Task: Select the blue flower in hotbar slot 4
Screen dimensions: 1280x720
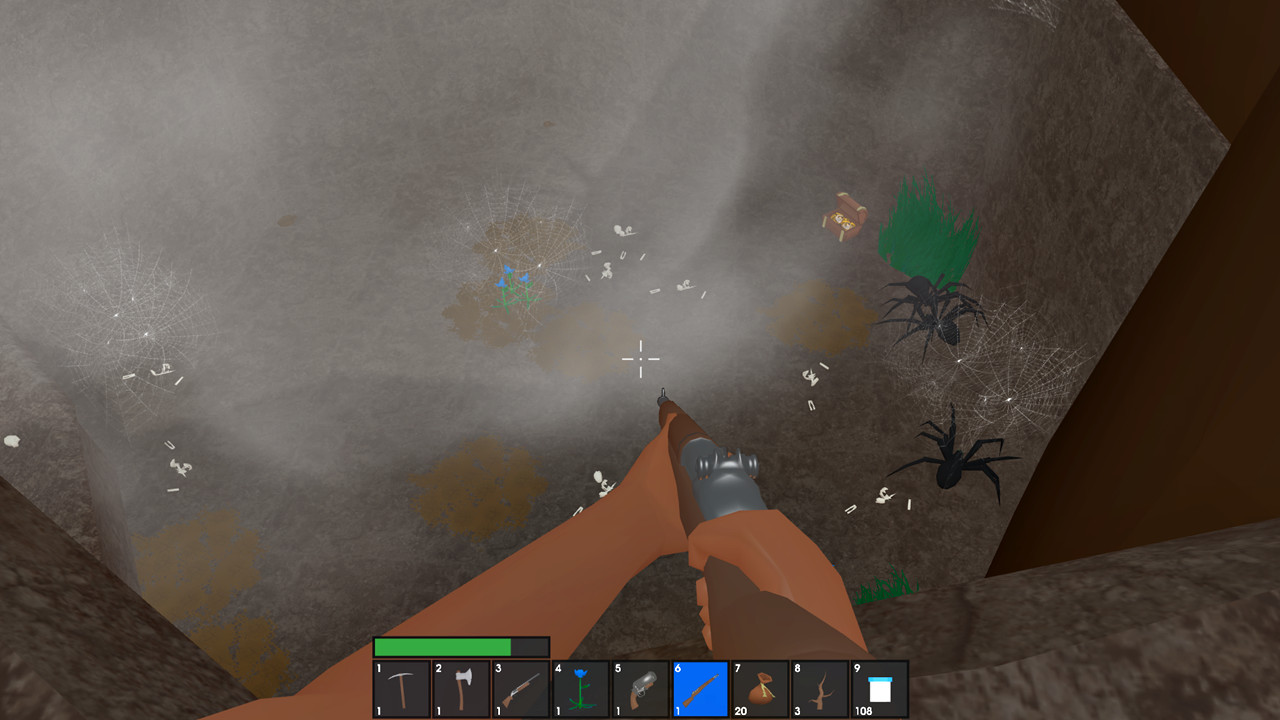Action: point(580,688)
